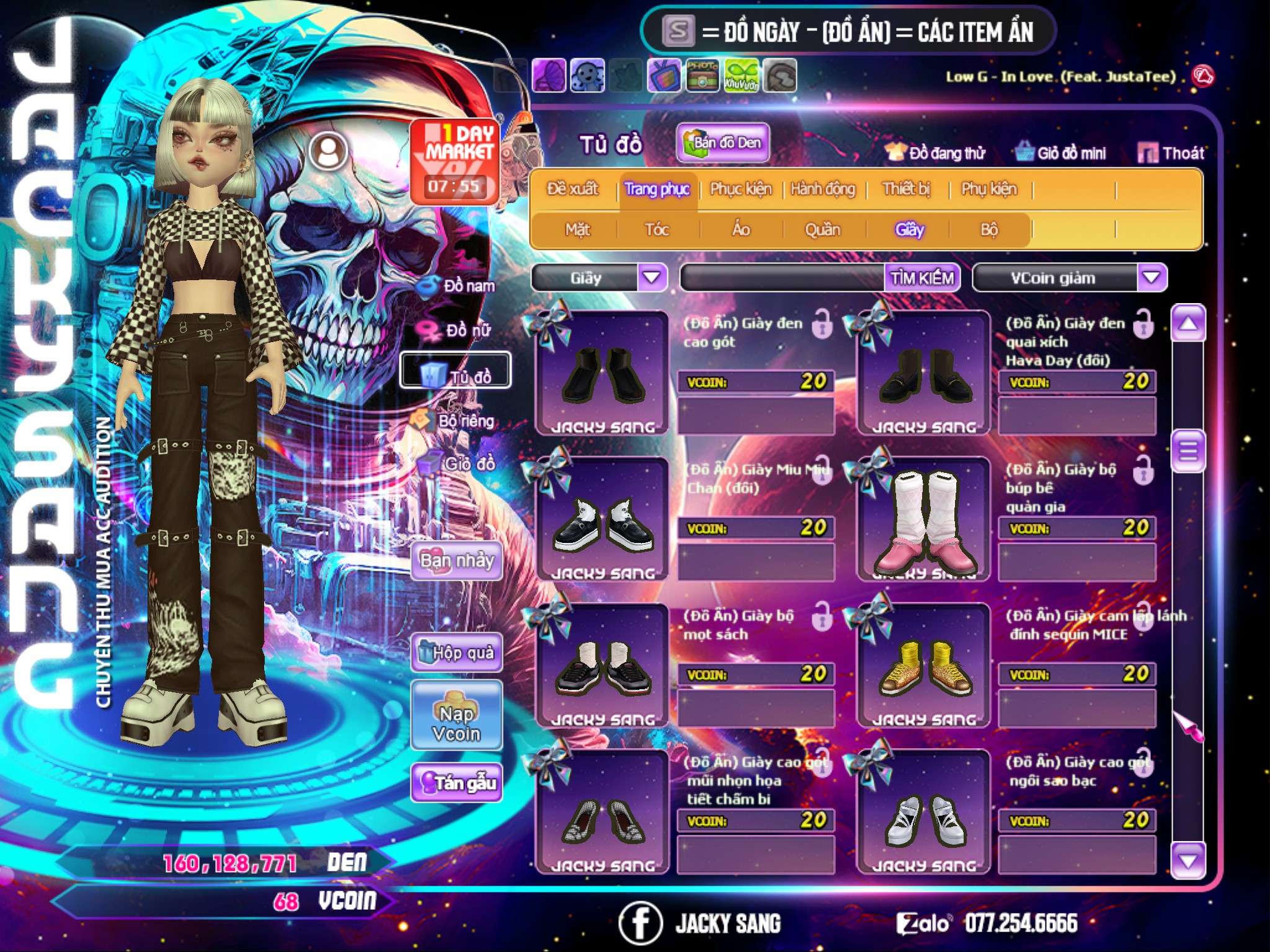Select the Áo subcategory

pyautogui.click(x=741, y=230)
